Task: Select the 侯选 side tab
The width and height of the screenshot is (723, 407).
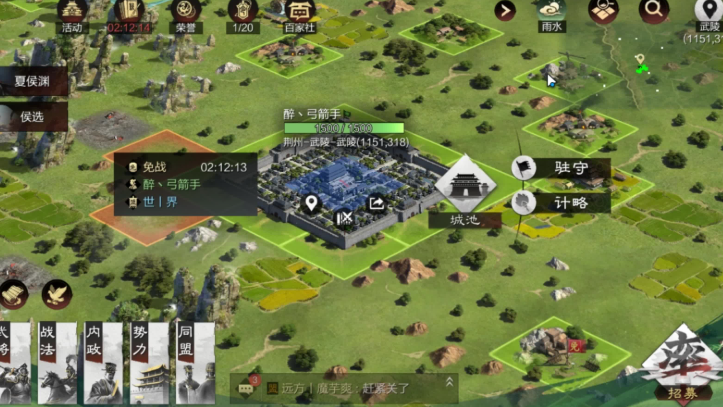Action: pos(32,116)
